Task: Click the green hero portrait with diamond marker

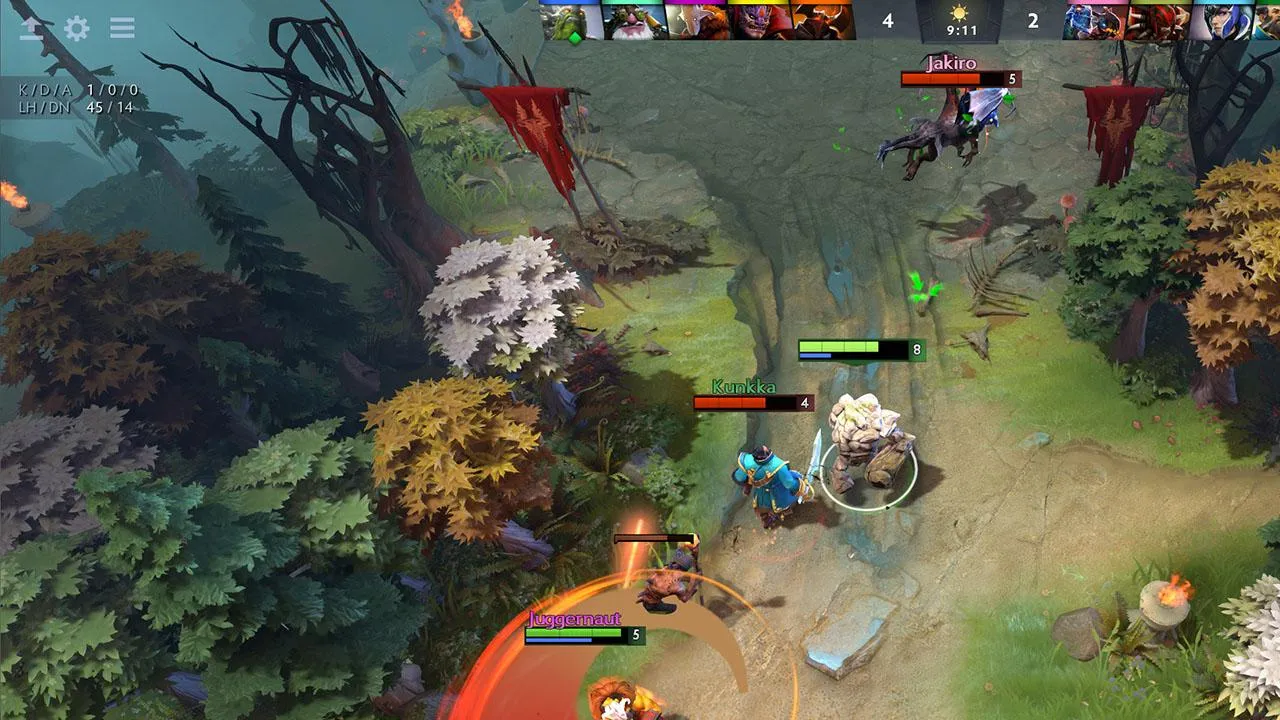Action: 573,21
